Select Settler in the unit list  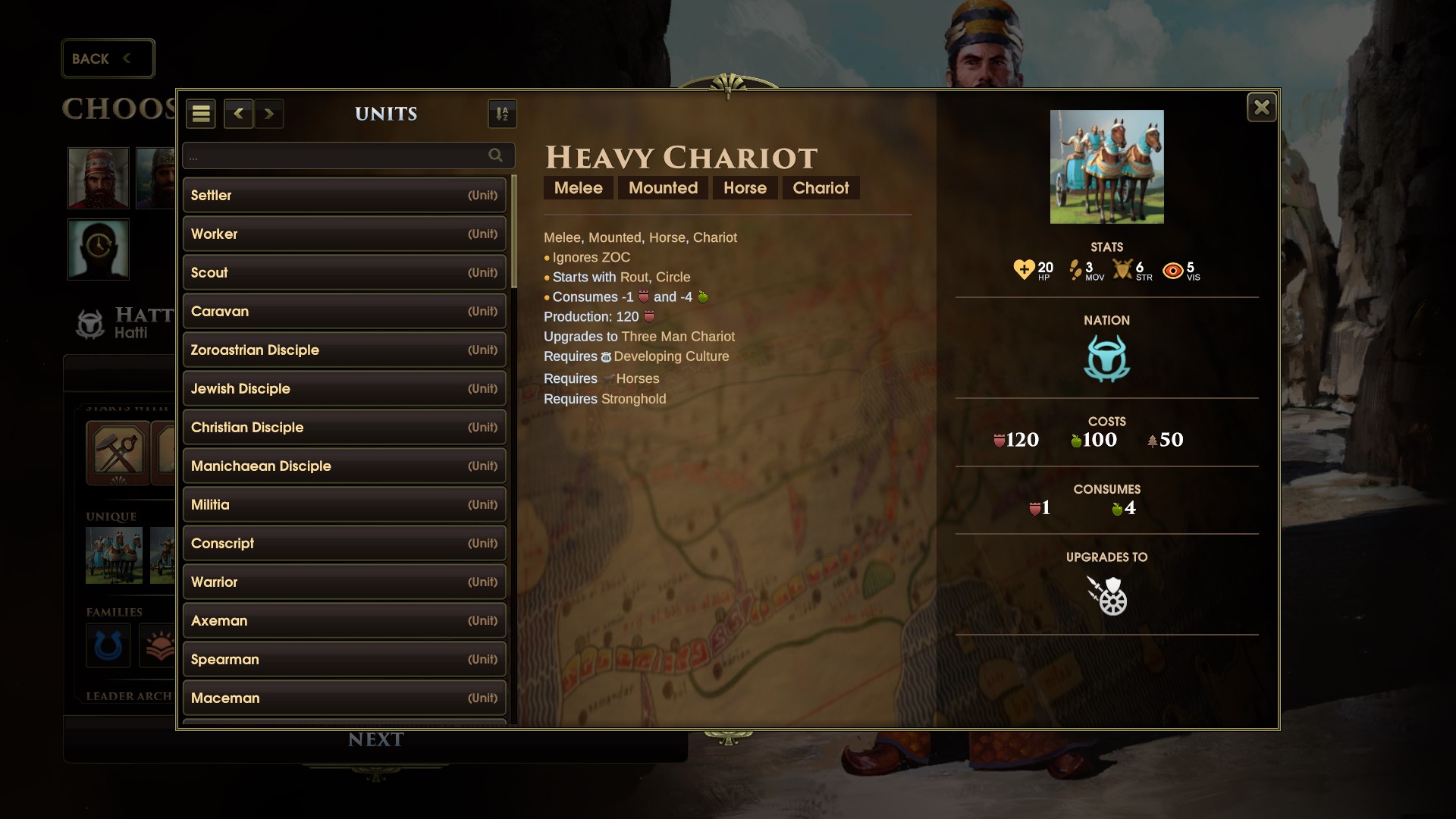click(x=344, y=195)
